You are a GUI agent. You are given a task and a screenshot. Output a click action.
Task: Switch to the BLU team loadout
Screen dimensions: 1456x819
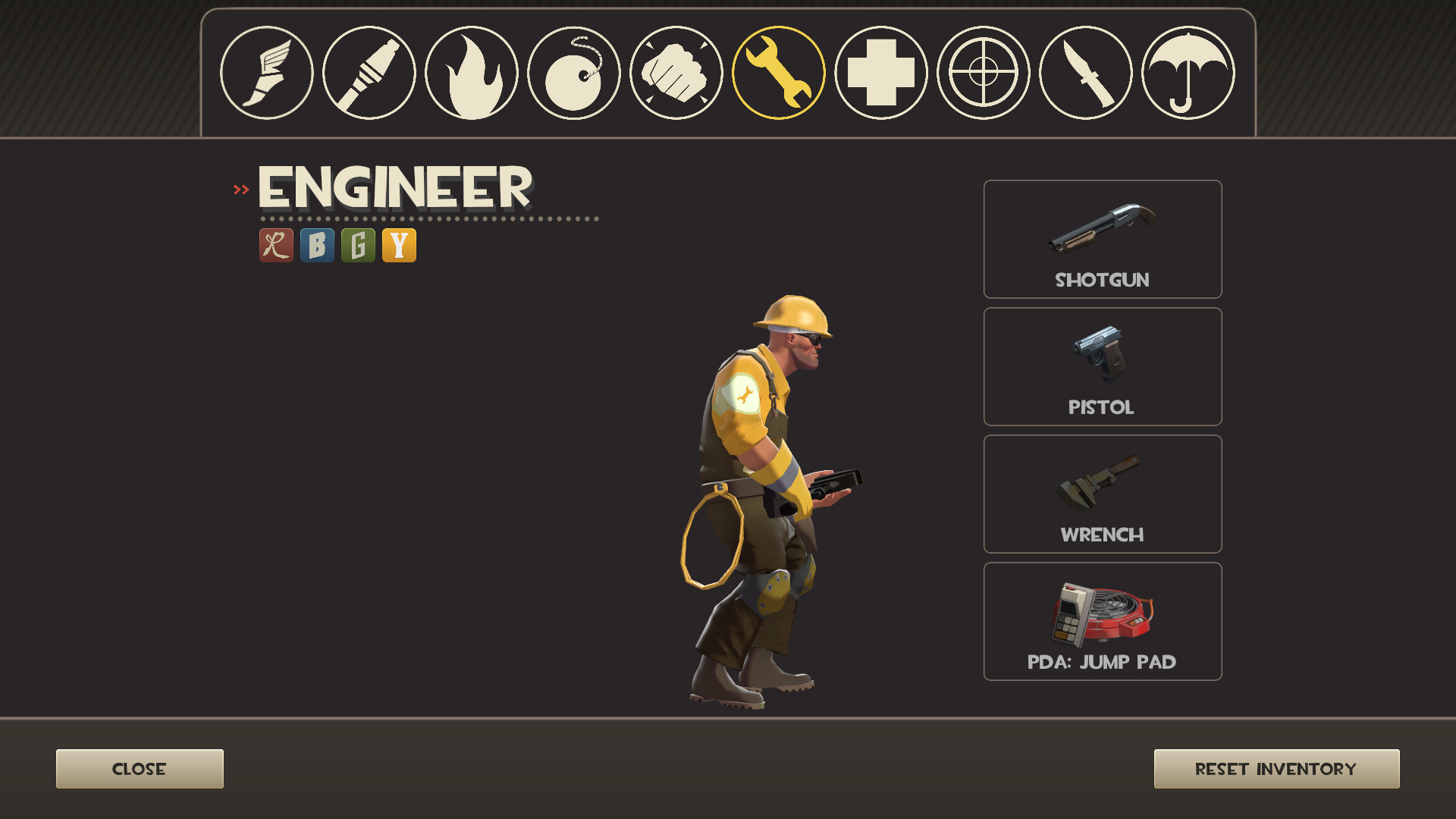click(316, 244)
